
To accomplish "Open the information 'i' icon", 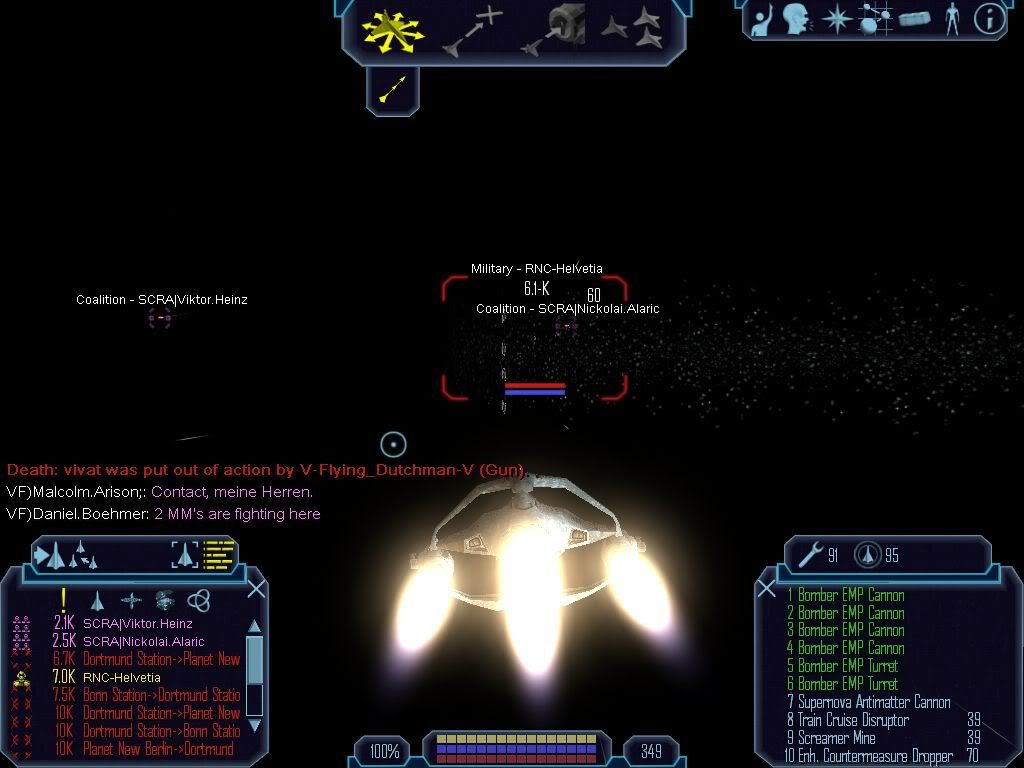I will pyautogui.click(x=989, y=18).
